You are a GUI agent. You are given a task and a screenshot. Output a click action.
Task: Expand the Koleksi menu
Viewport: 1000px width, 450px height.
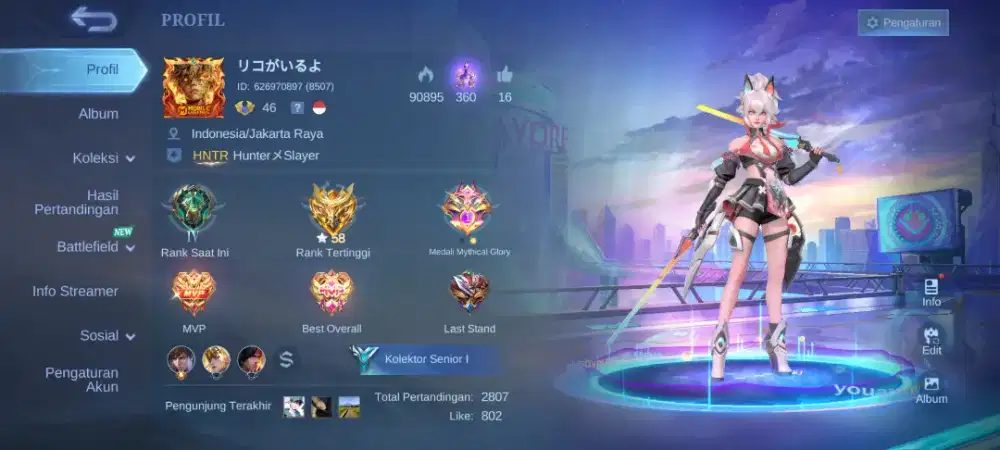[x=104, y=158]
